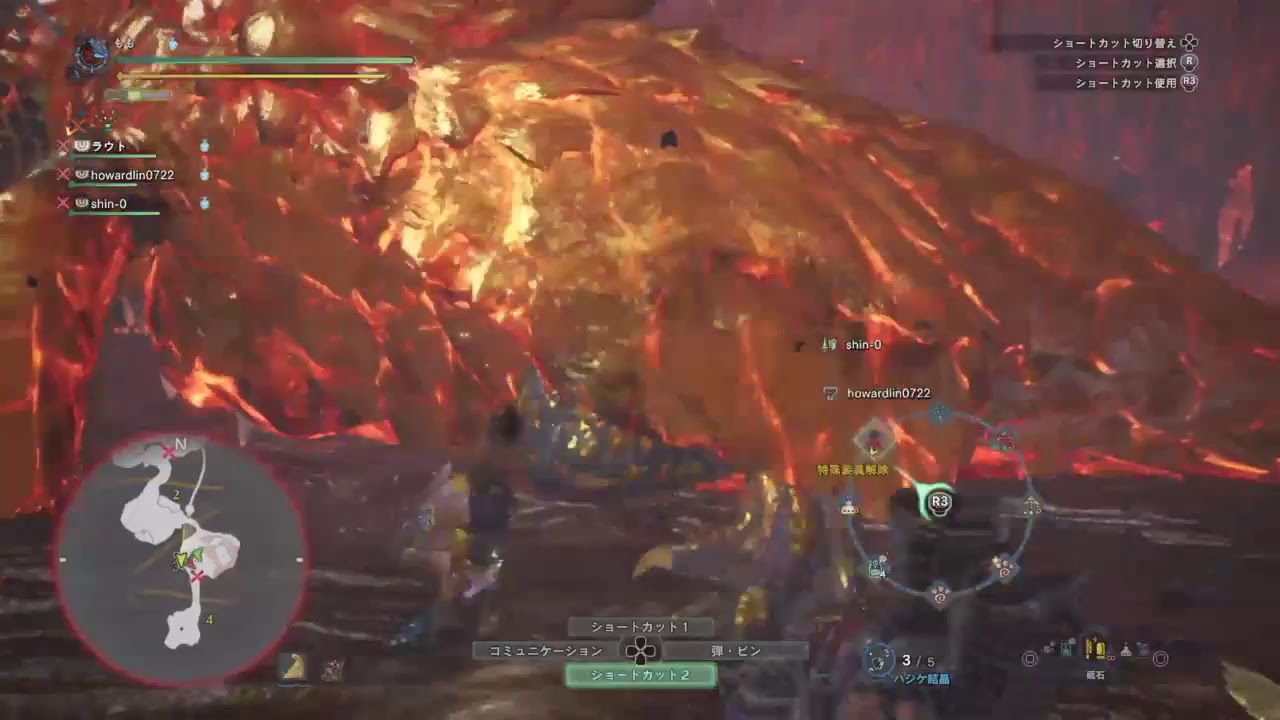Open the ショートカット1 shortcut menu
The width and height of the screenshot is (1280, 720).
click(638, 627)
